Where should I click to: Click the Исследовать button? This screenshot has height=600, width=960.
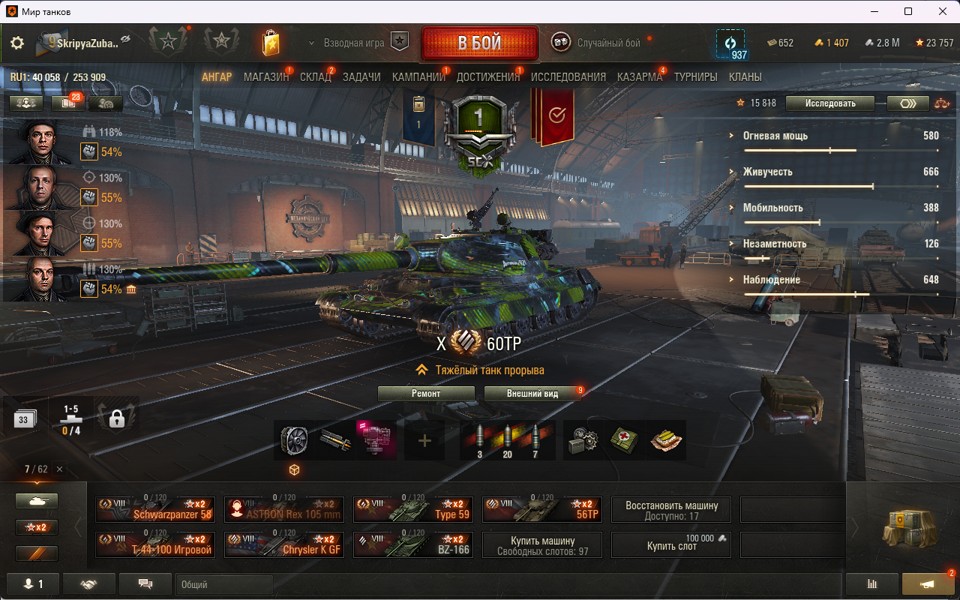point(829,103)
